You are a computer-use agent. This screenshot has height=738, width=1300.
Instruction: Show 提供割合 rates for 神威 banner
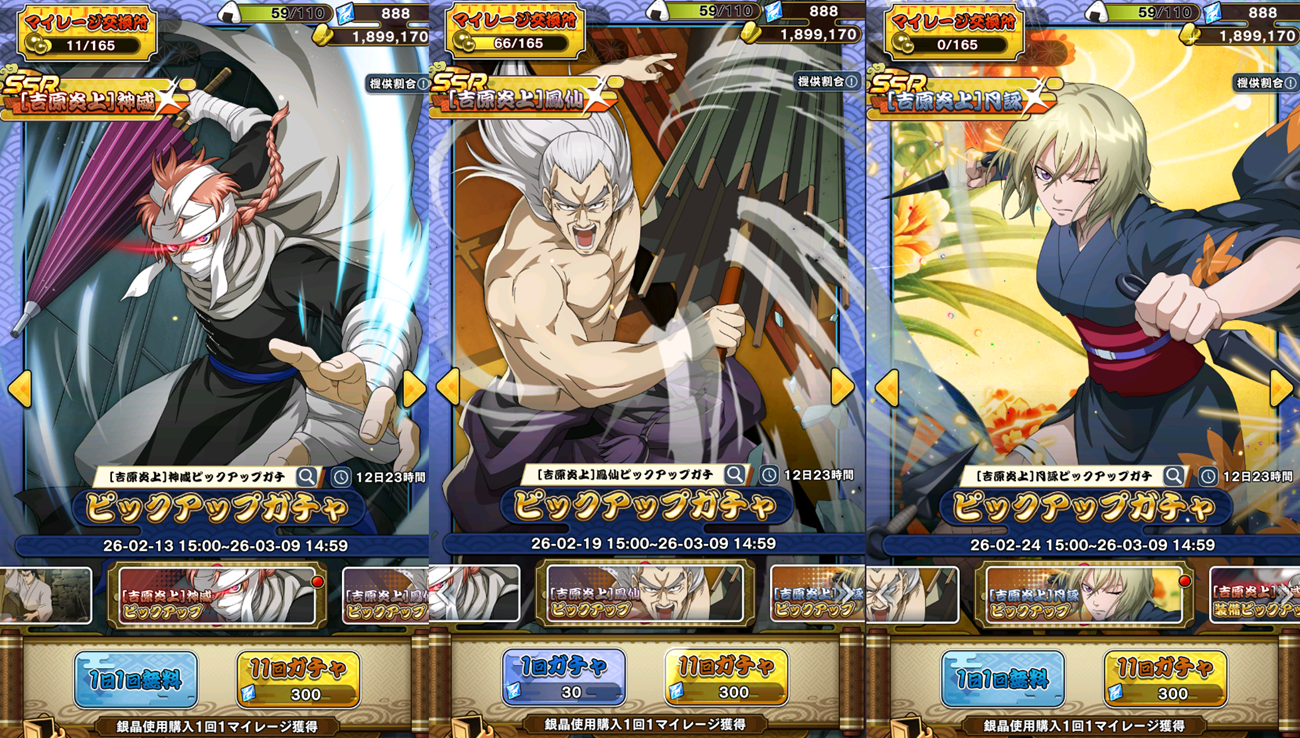(x=397, y=83)
